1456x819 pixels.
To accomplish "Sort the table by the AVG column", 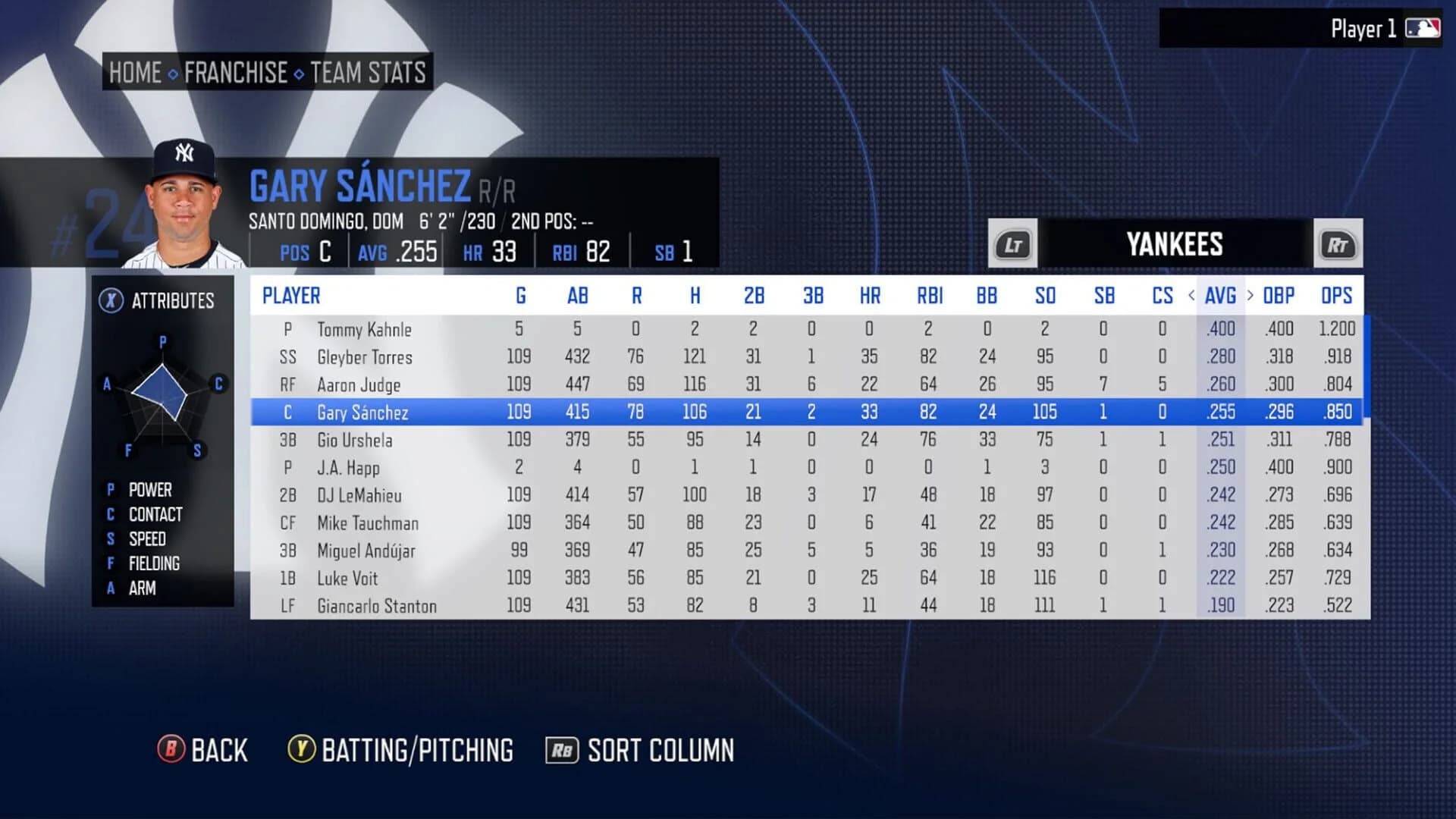I will point(1219,296).
